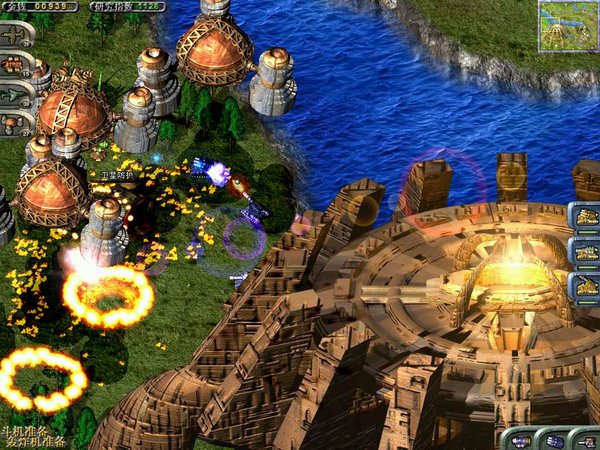Image resolution: width=600 pixels, height=450 pixels.
Task: Choose the orange tank build icon
Action: pyautogui.click(x=14, y=65)
